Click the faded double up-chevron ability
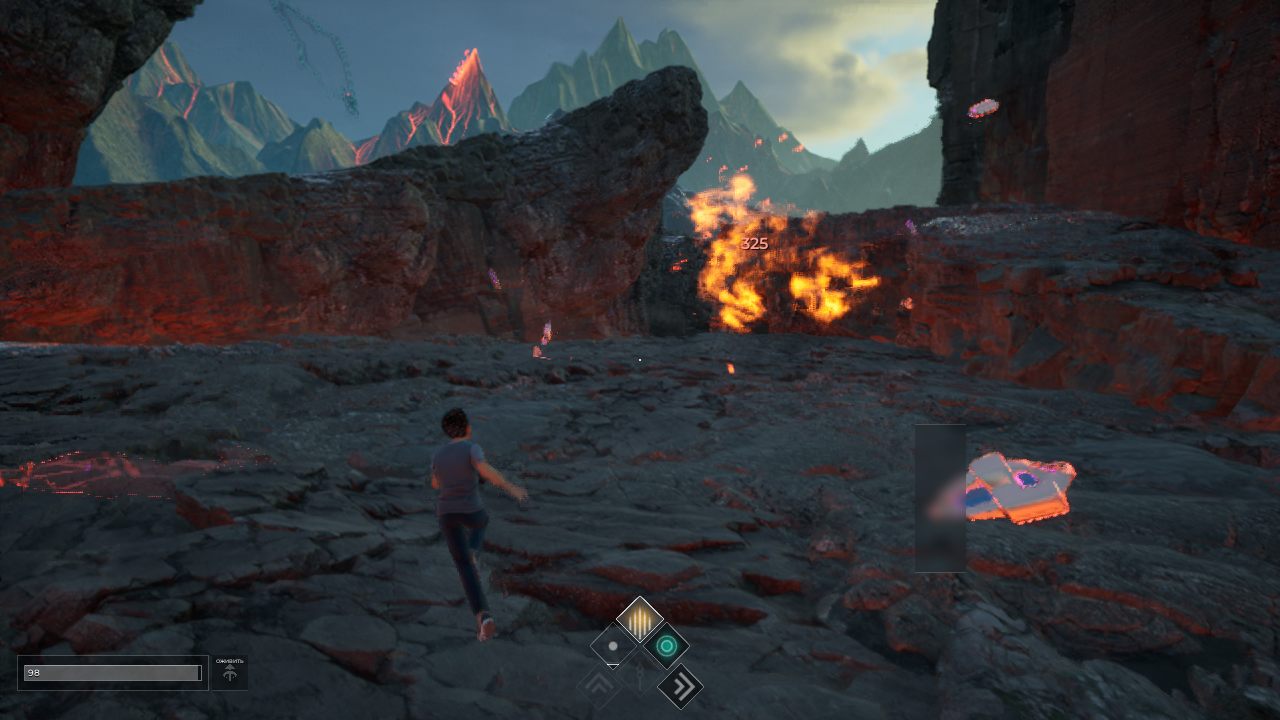1280x720 pixels. (599, 686)
